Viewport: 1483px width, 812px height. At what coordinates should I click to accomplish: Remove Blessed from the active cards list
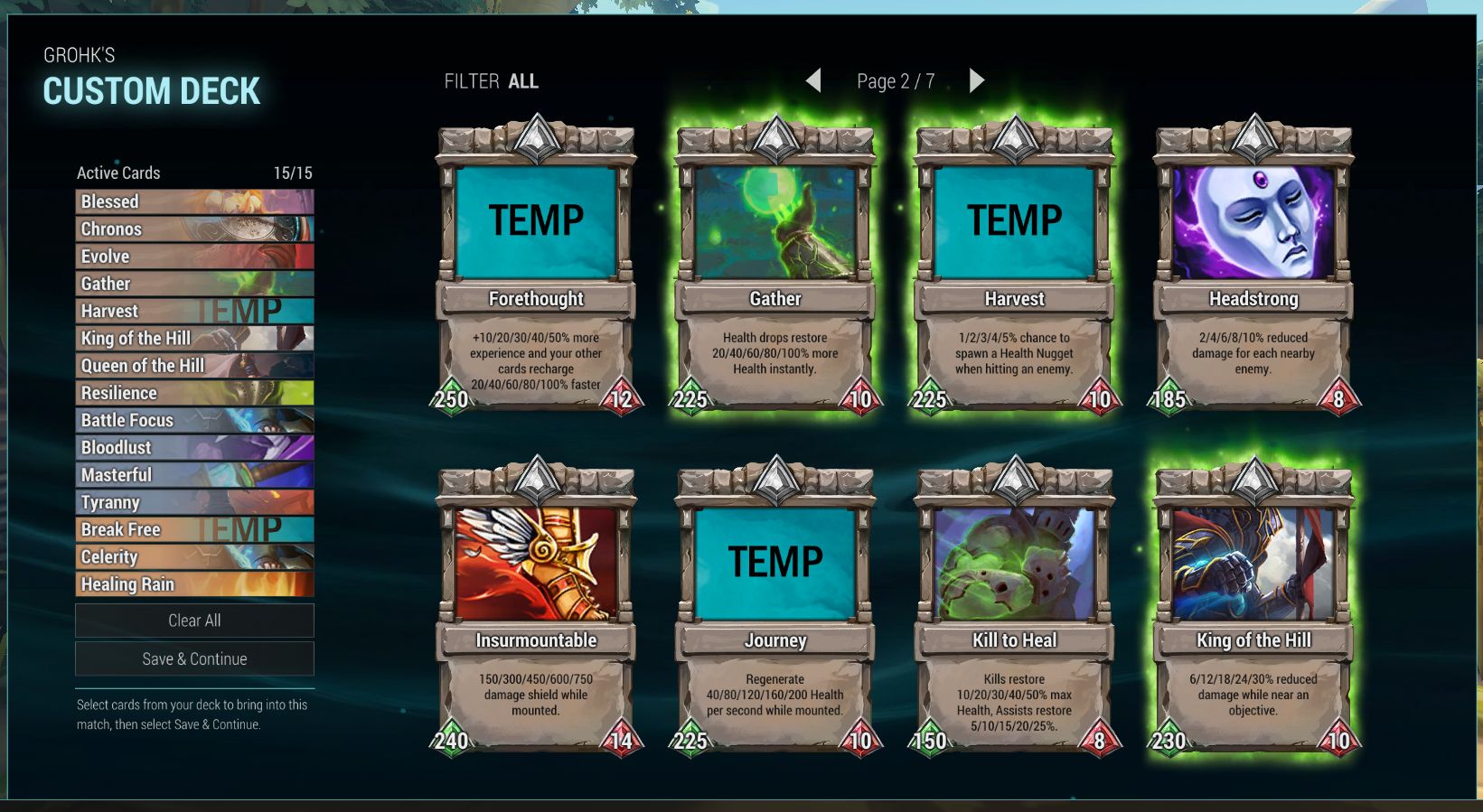click(194, 201)
